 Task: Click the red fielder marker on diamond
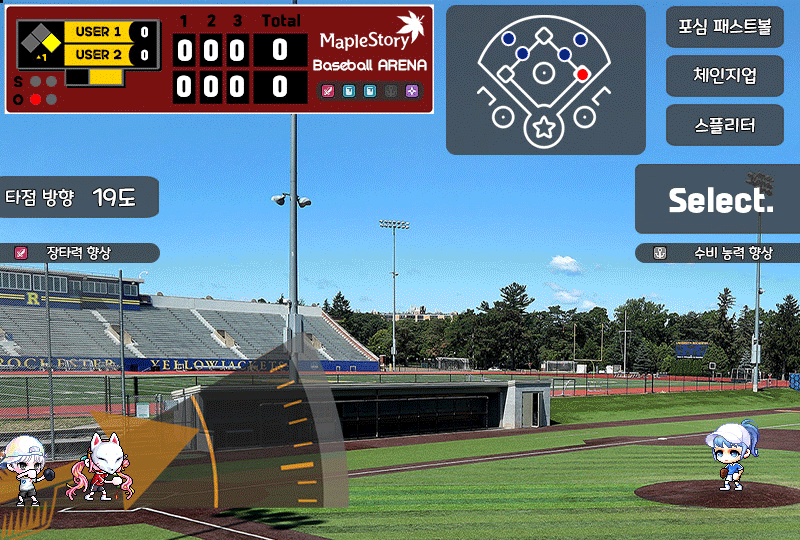pyautogui.click(x=582, y=74)
